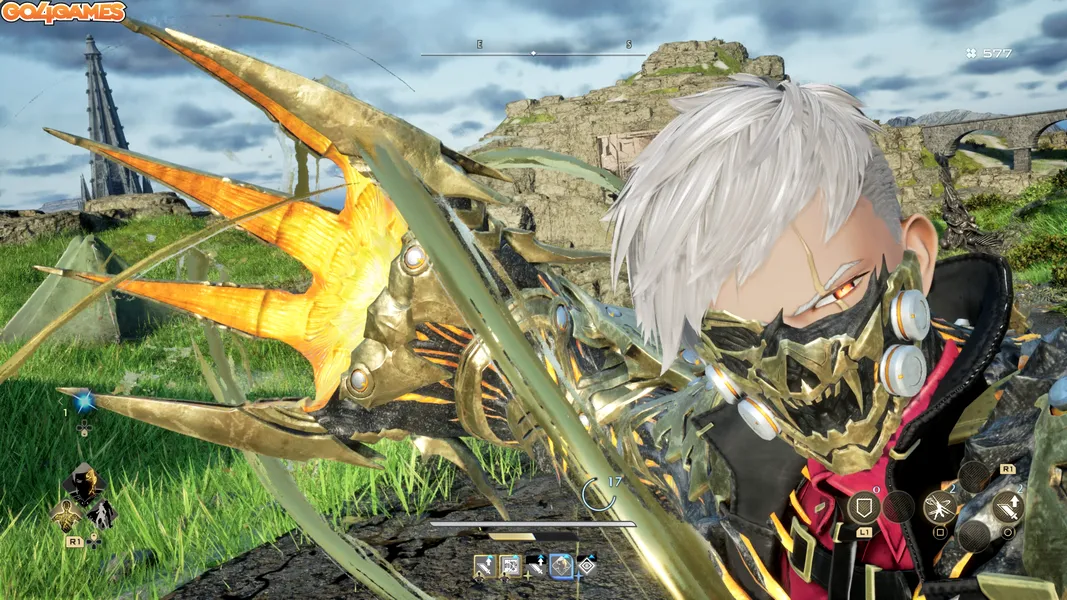Select the blue-highlighted skill slot
Image resolution: width=1067 pixels, height=600 pixels.
coord(561,566)
